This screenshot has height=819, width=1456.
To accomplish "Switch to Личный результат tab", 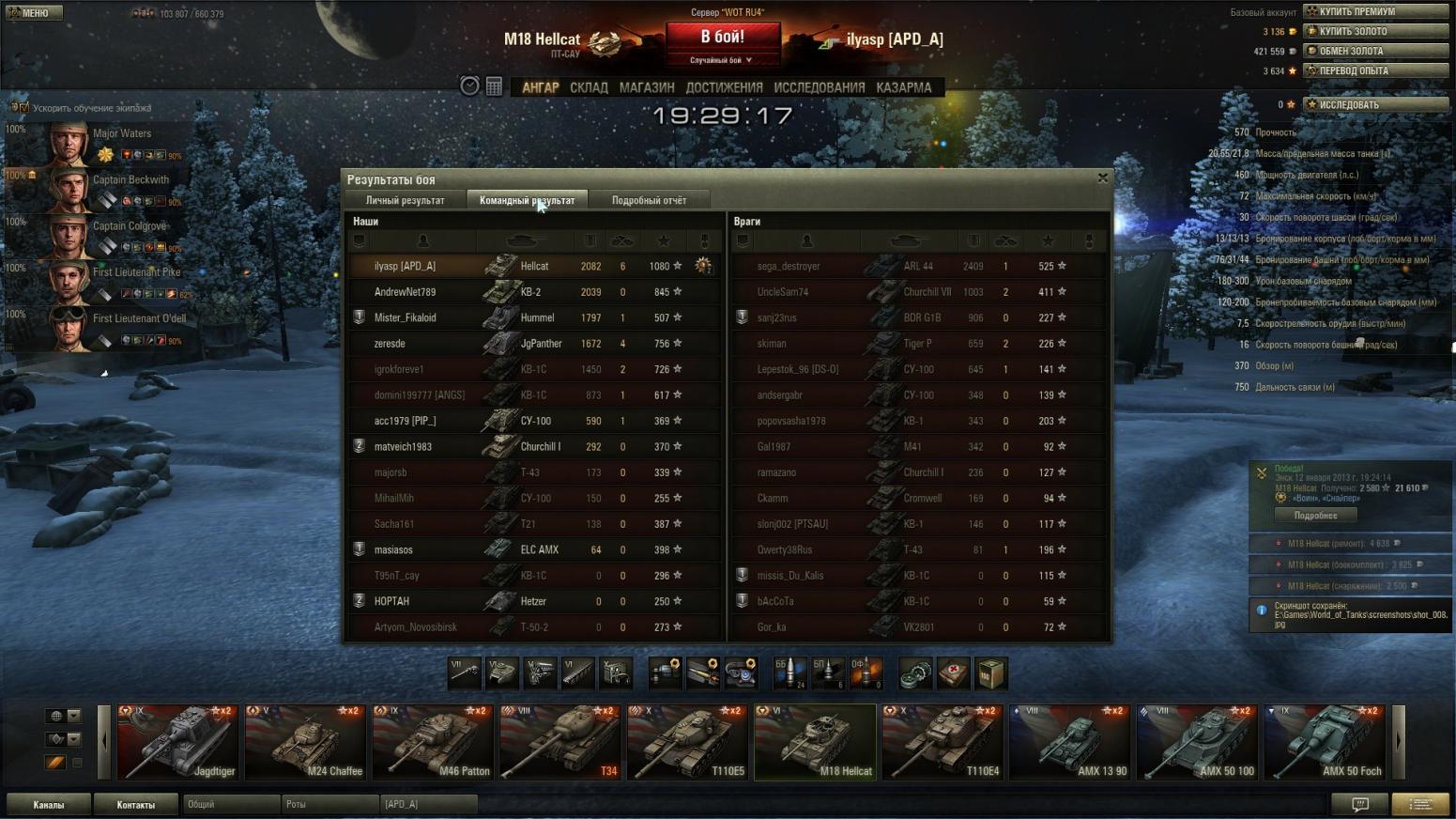I will tap(405, 200).
